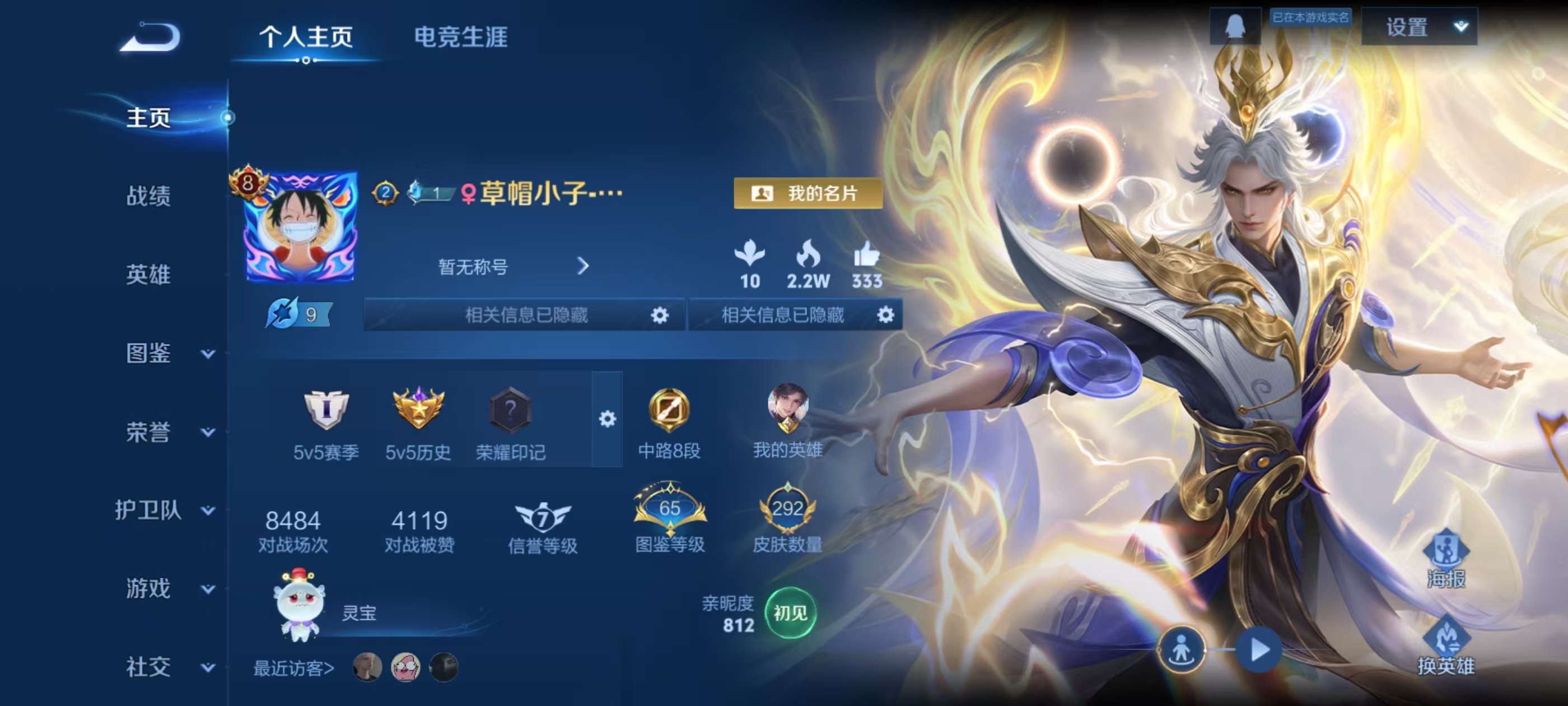Open 我的名片 card
The height and width of the screenshot is (706, 1568).
point(807,194)
